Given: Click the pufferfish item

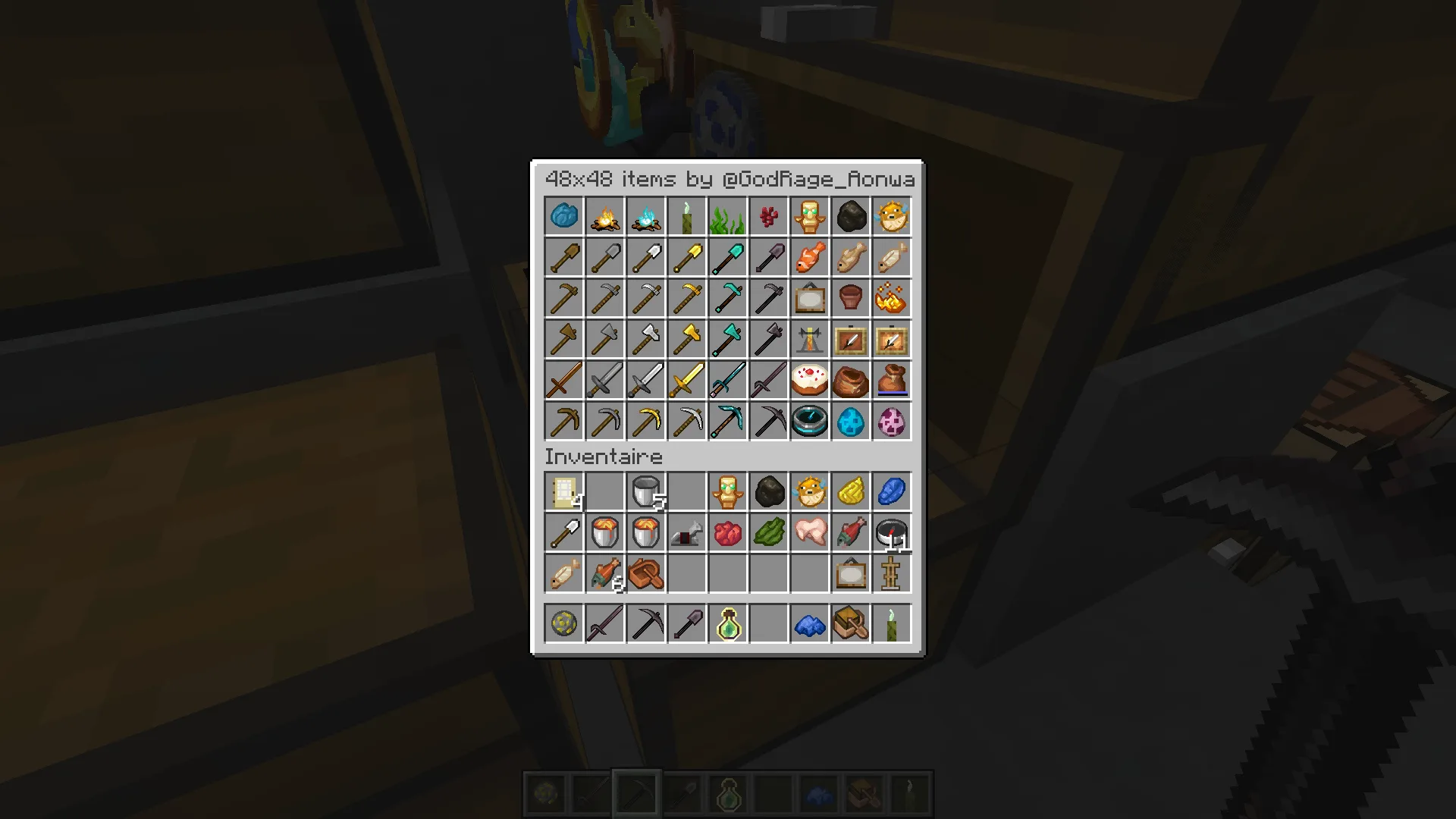Looking at the screenshot, I should [891, 216].
